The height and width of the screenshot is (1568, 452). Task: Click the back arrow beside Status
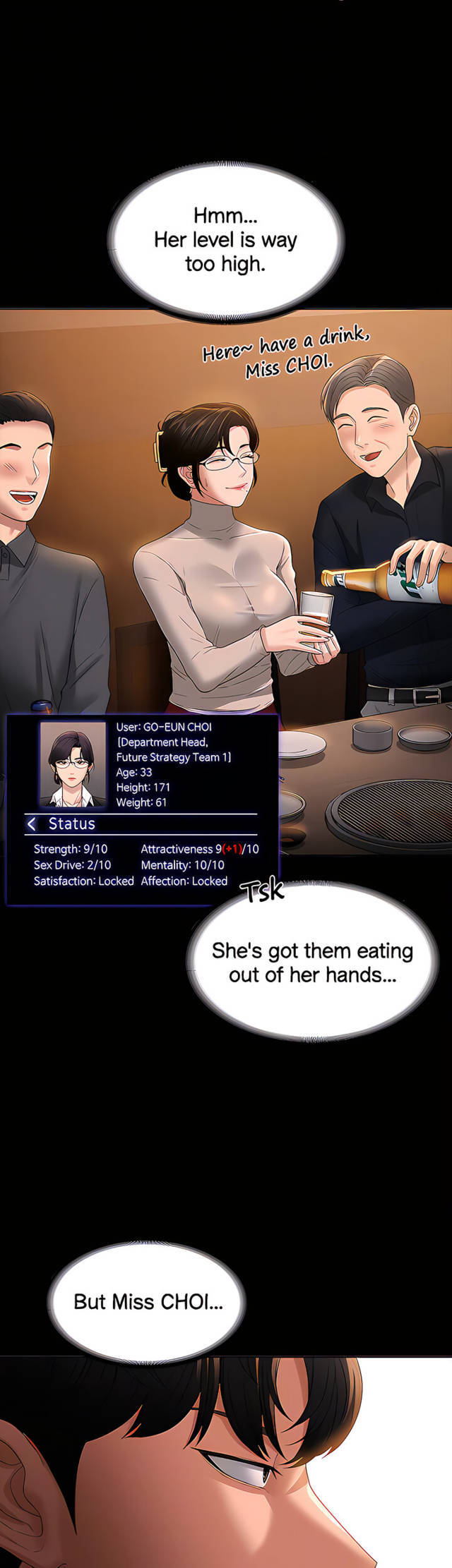click(31, 824)
